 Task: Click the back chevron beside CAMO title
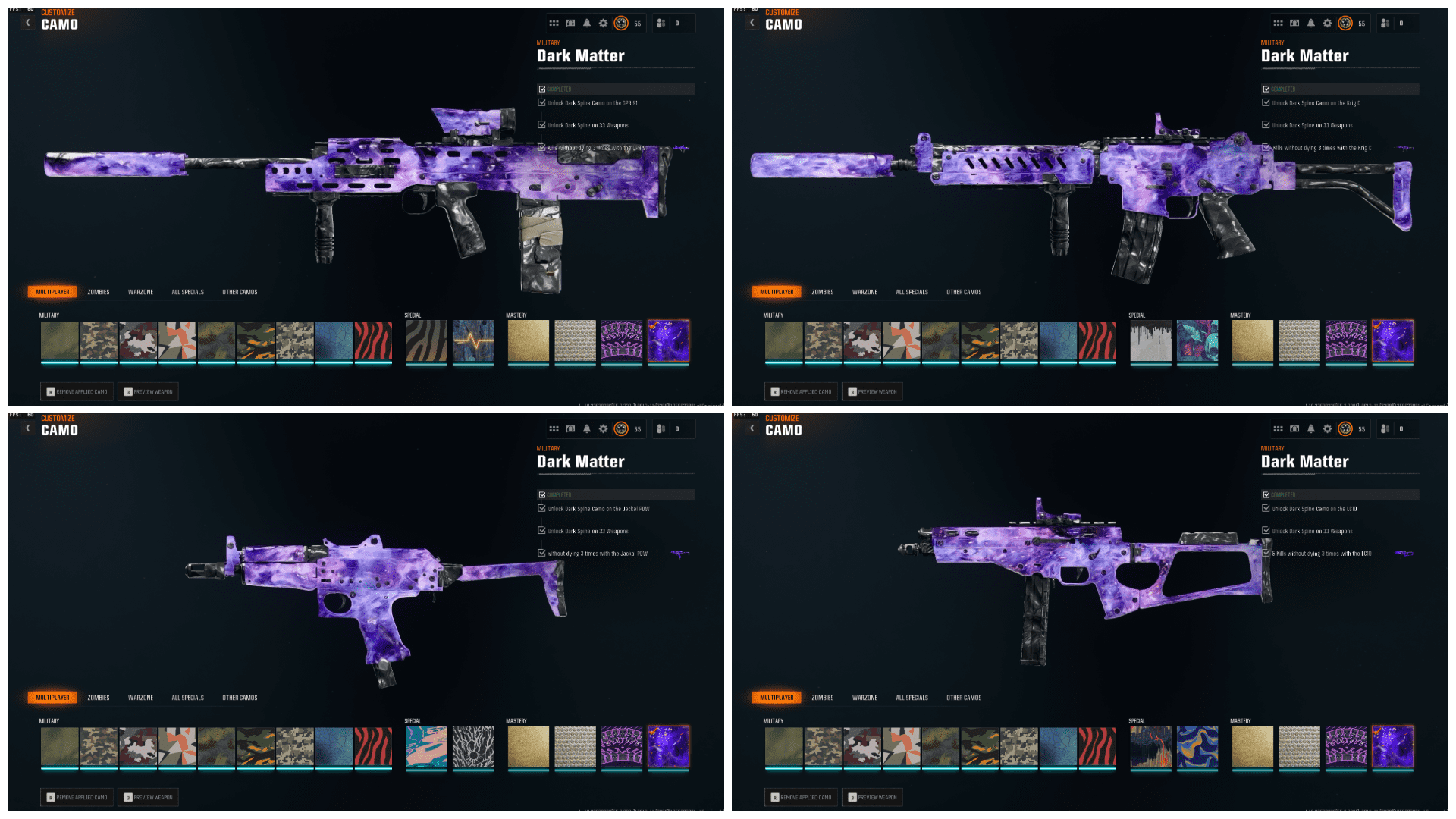tap(27, 22)
